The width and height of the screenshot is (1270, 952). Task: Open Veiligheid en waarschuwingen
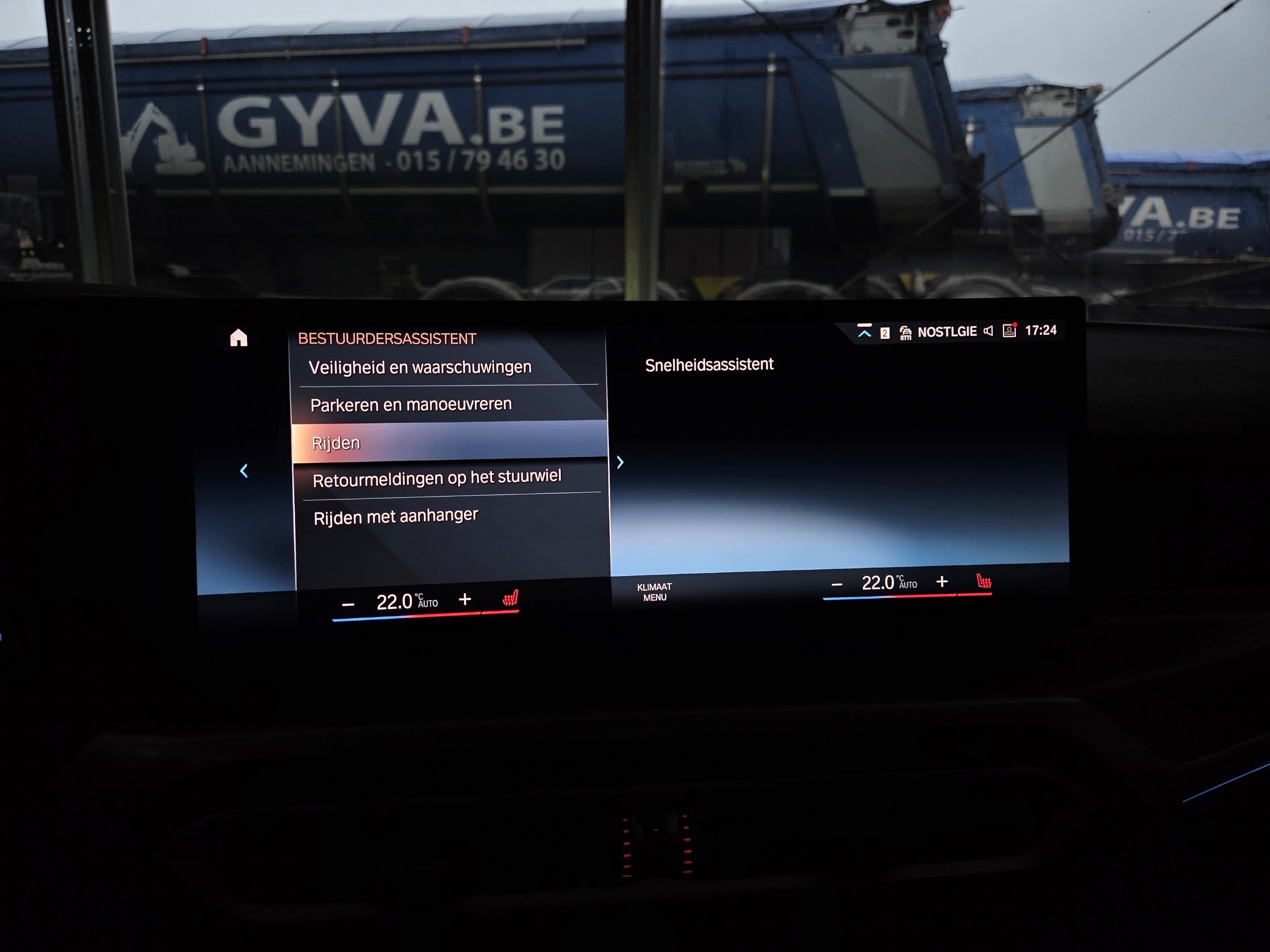point(420,367)
